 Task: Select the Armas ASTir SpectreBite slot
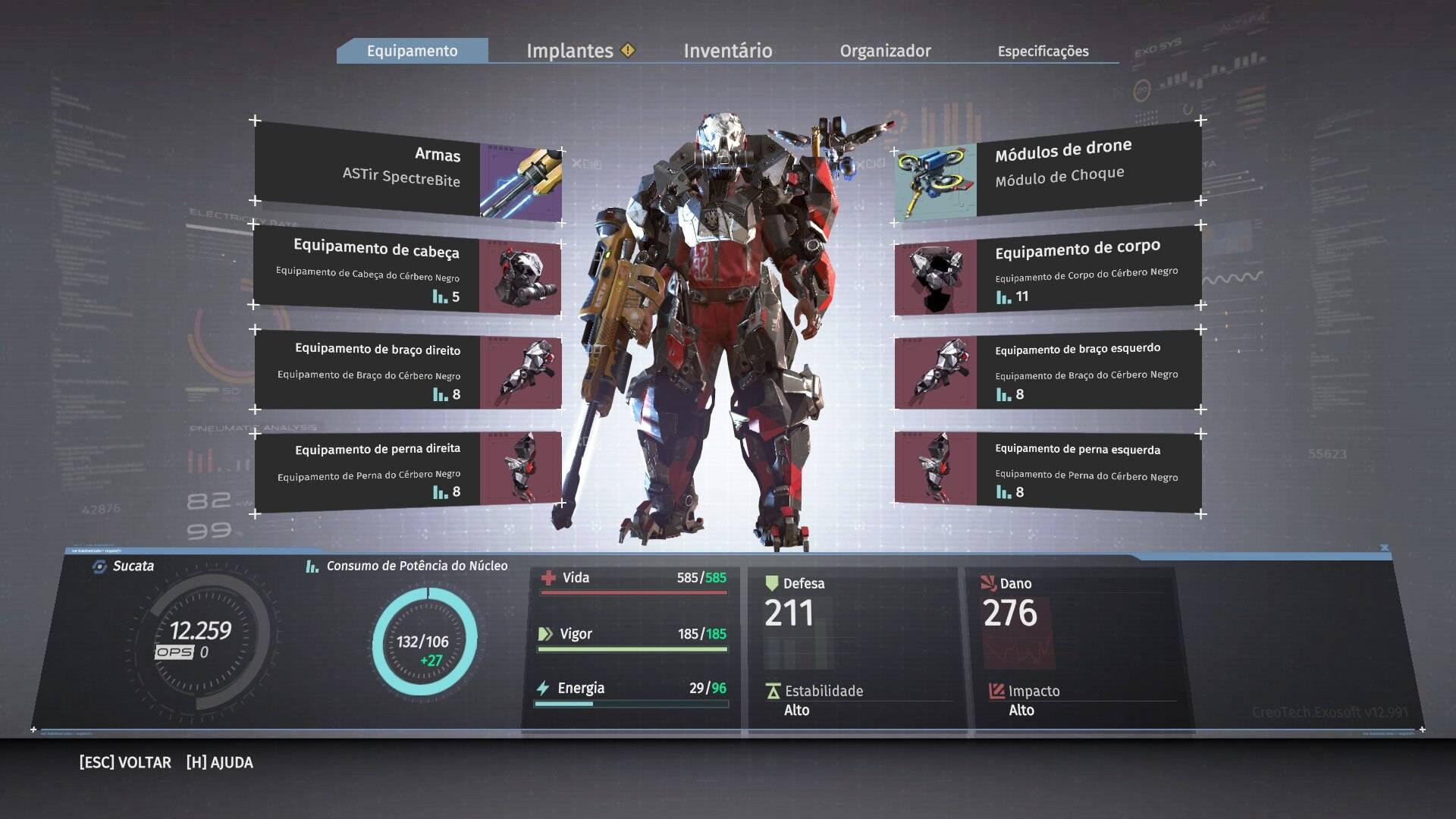(408, 173)
